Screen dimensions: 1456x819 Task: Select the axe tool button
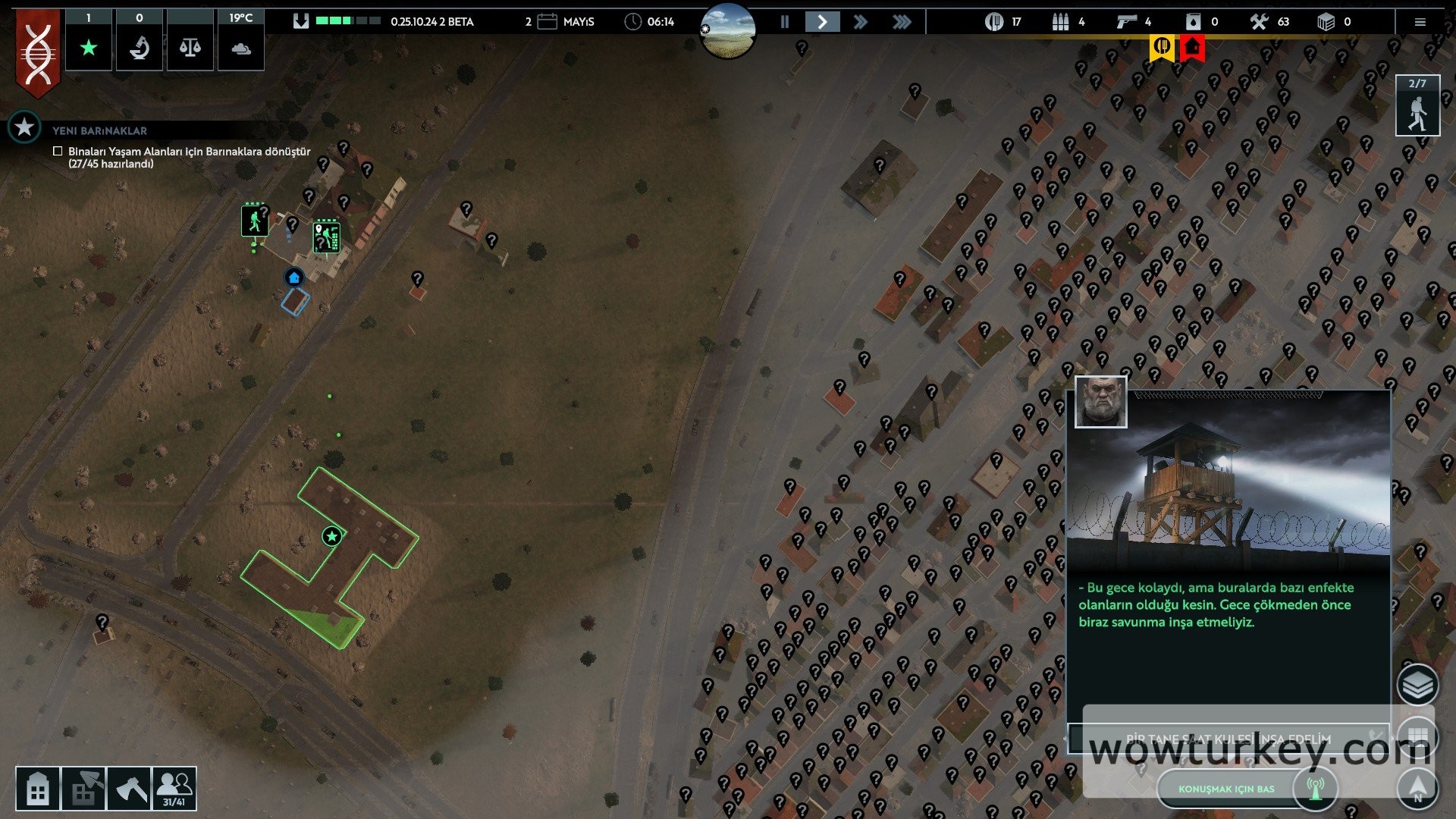tap(130, 789)
